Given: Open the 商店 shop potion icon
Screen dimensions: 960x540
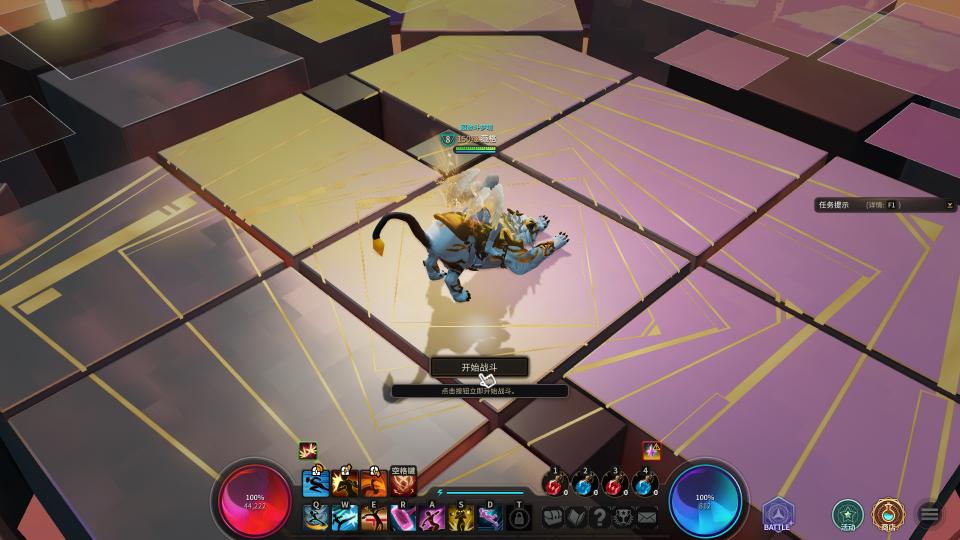Looking at the screenshot, I should [x=887, y=514].
